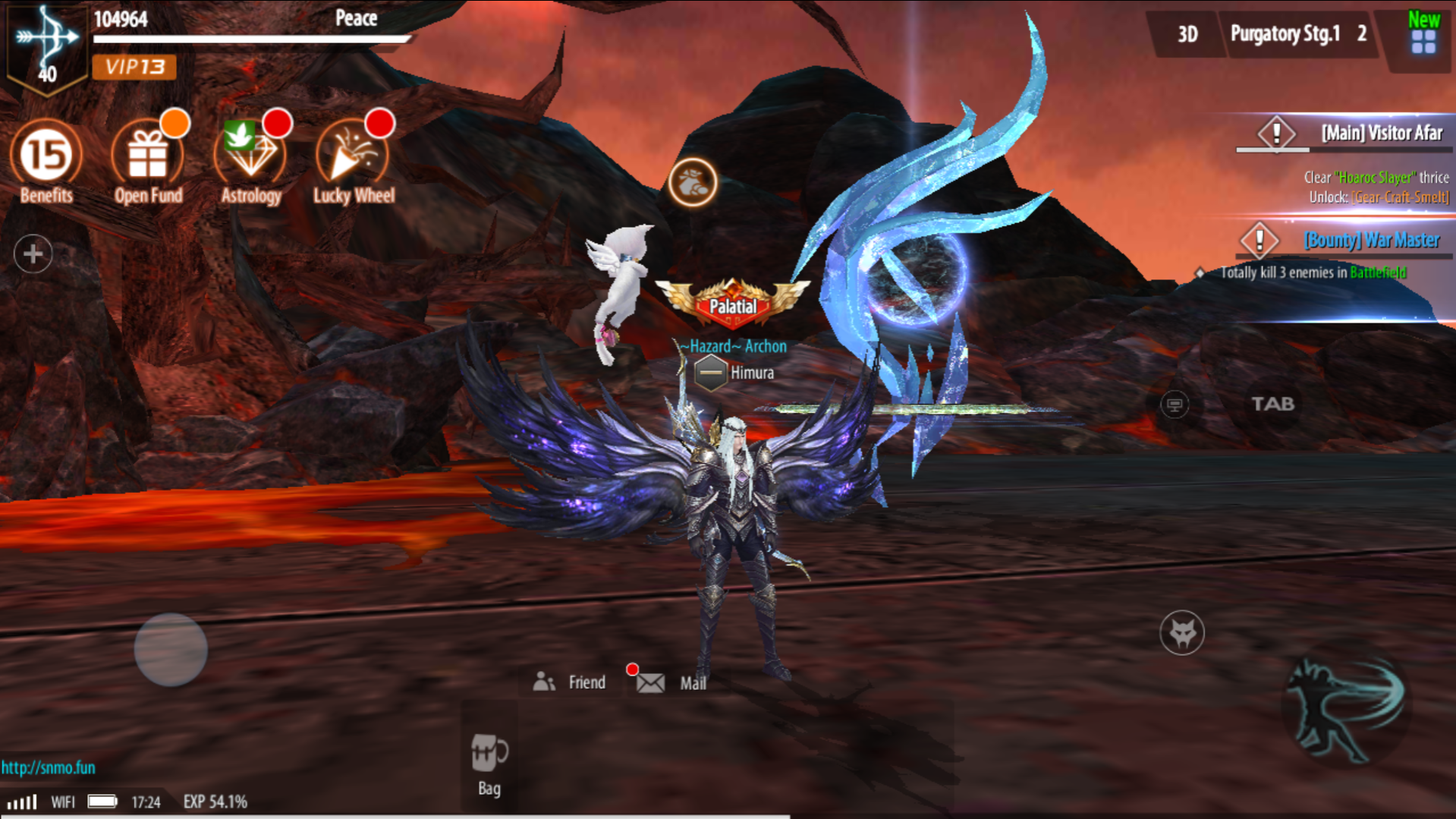Select the wolf companion icon
Image resolution: width=1456 pixels, height=819 pixels.
point(1181,632)
